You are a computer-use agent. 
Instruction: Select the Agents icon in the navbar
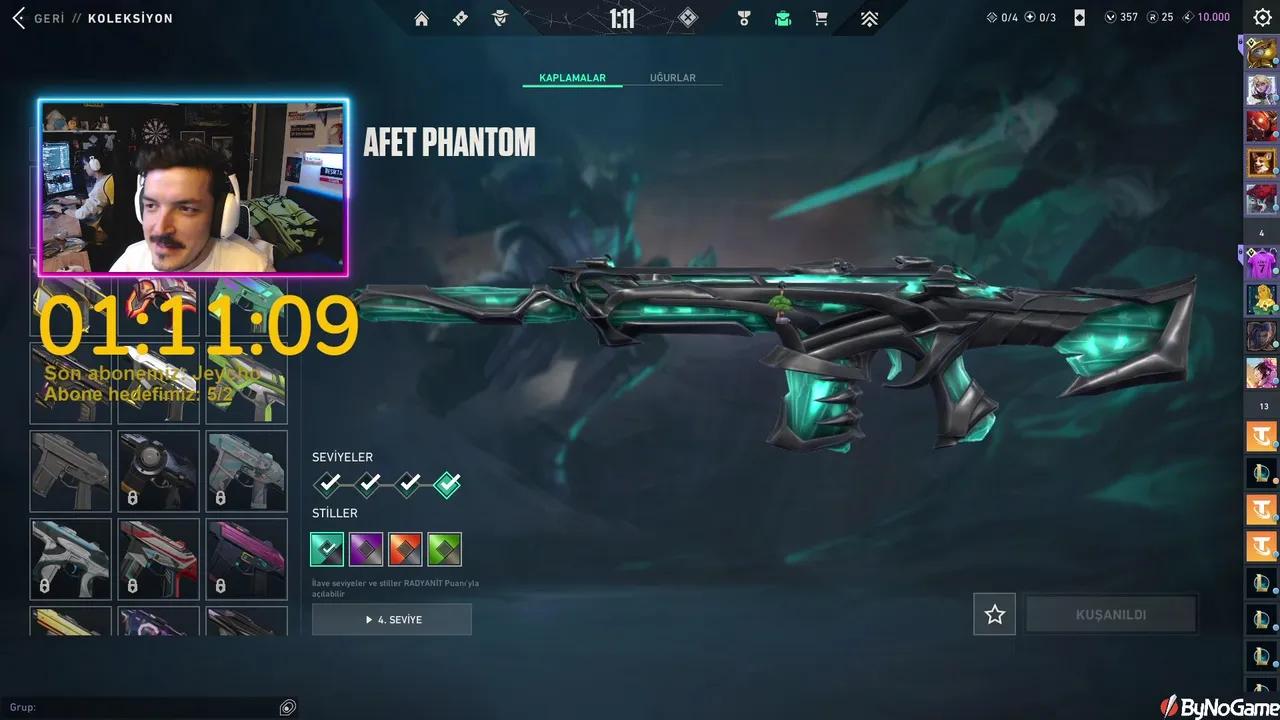[499, 18]
